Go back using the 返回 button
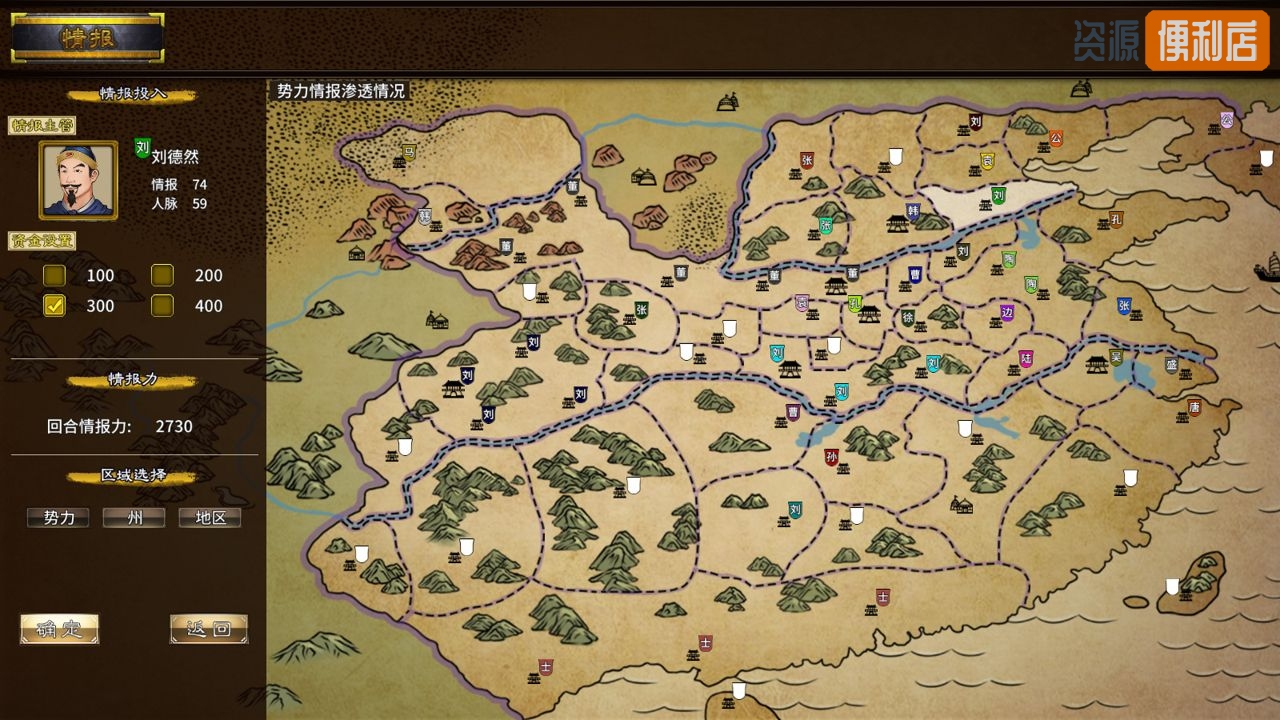The width and height of the screenshot is (1280, 720). 208,629
